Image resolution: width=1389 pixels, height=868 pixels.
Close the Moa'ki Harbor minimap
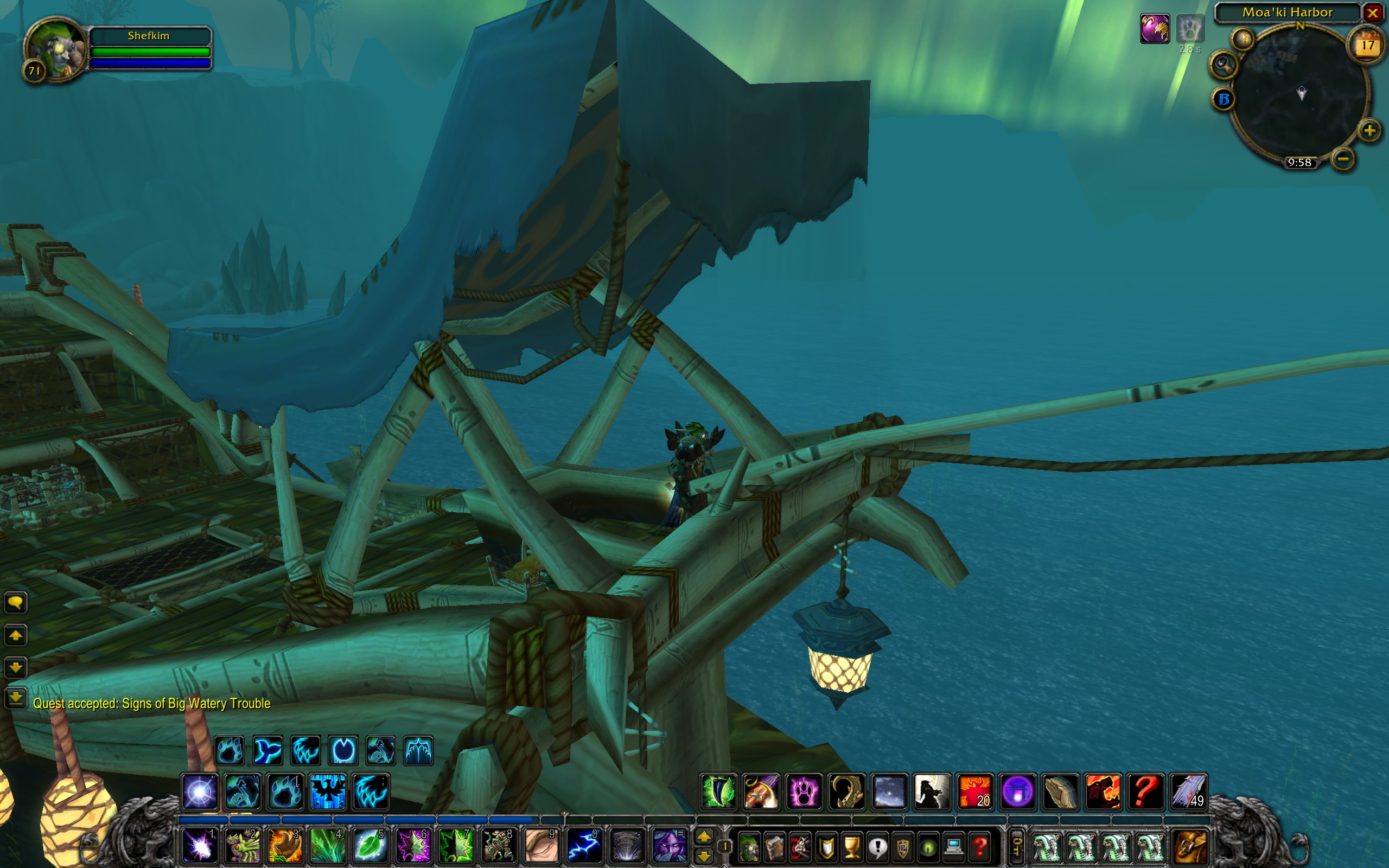click(x=1372, y=12)
